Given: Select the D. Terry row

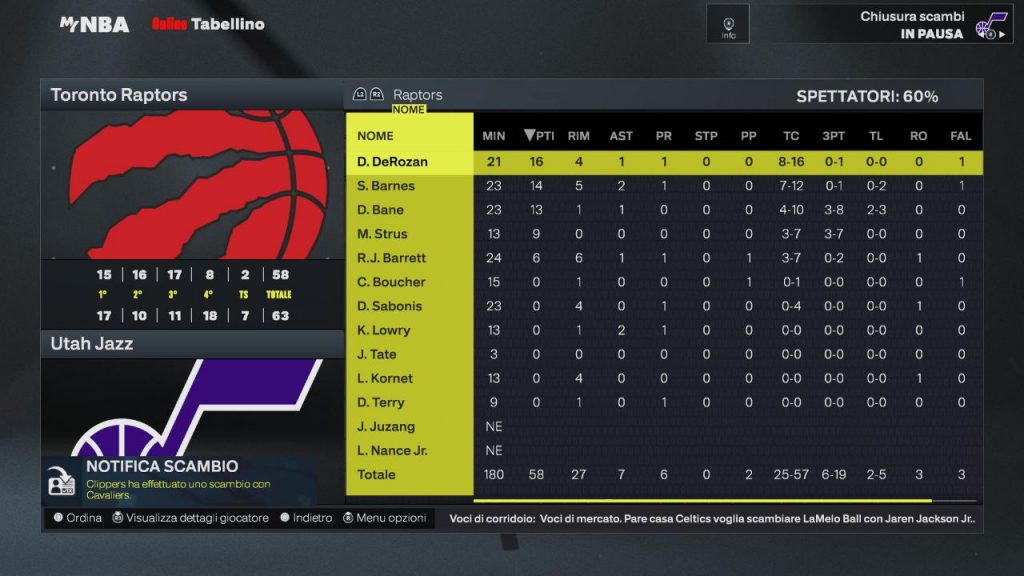Looking at the screenshot, I should tap(381, 402).
